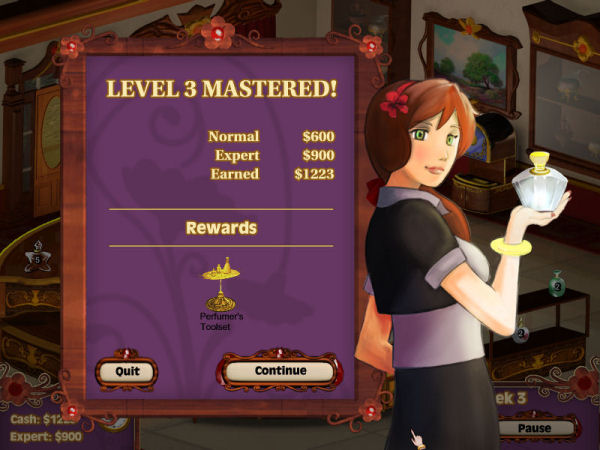600x450 pixels.
Task: Select the Perfumer's Toolset reward icon
Action: (x=221, y=284)
